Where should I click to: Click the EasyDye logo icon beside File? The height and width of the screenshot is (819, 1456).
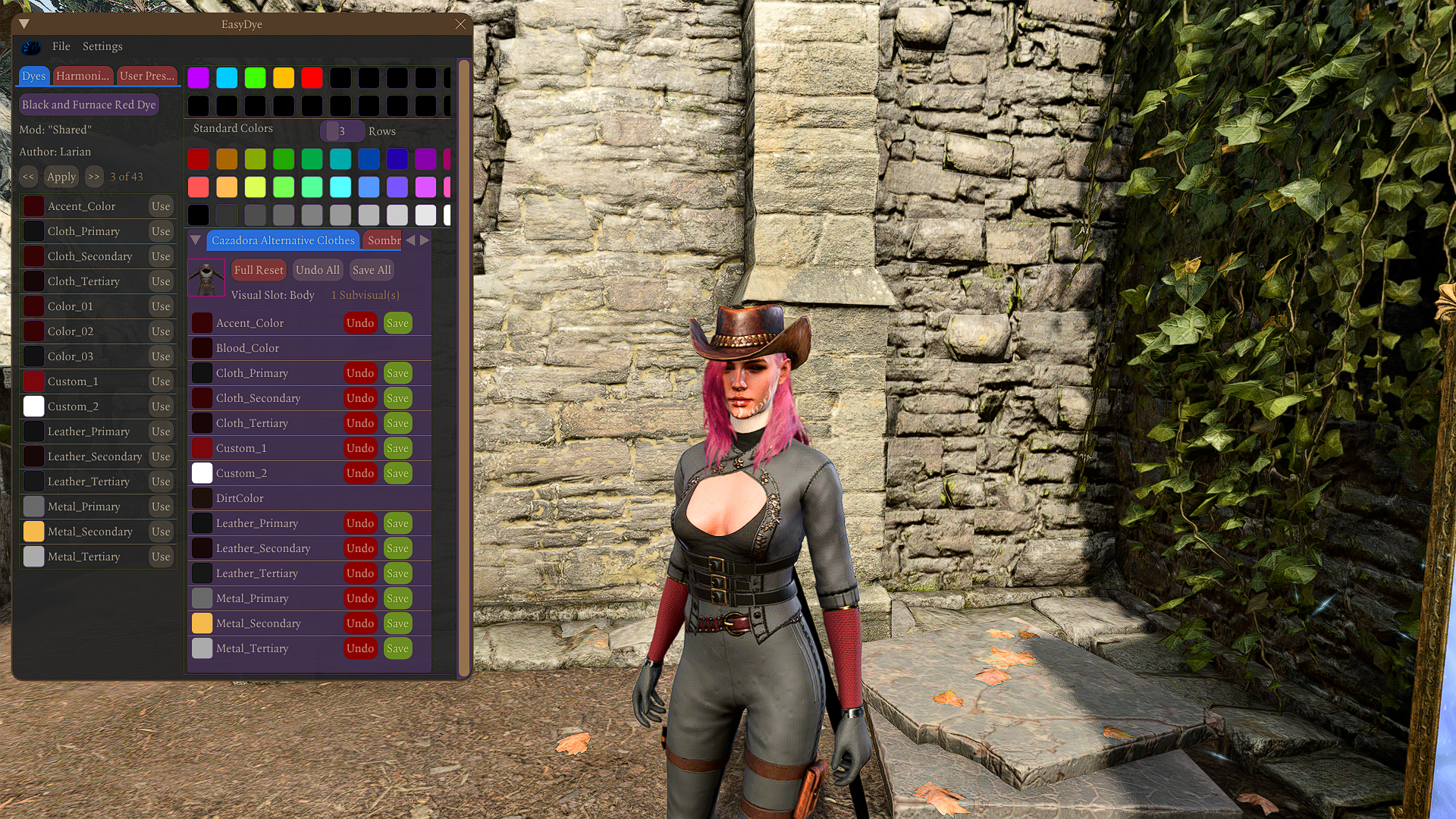[x=31, y=46]
